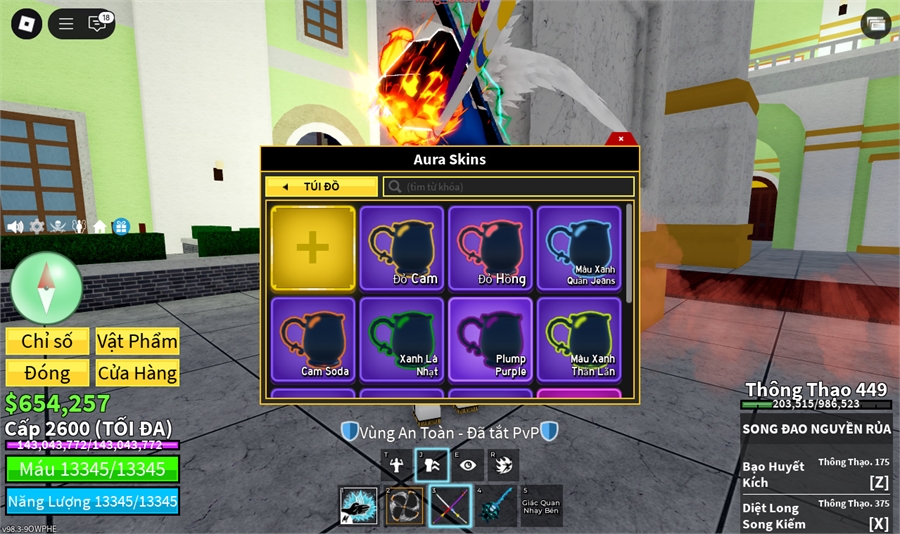The image size is (900, 534).
Task: Open the Vật Phẩm items menu
Action: click(x=137, y=341)
